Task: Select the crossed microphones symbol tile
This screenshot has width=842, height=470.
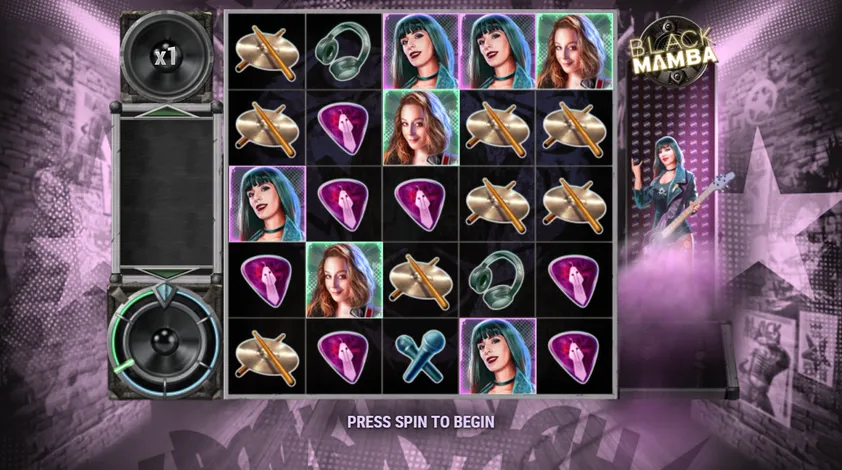Action: [420, 355]
